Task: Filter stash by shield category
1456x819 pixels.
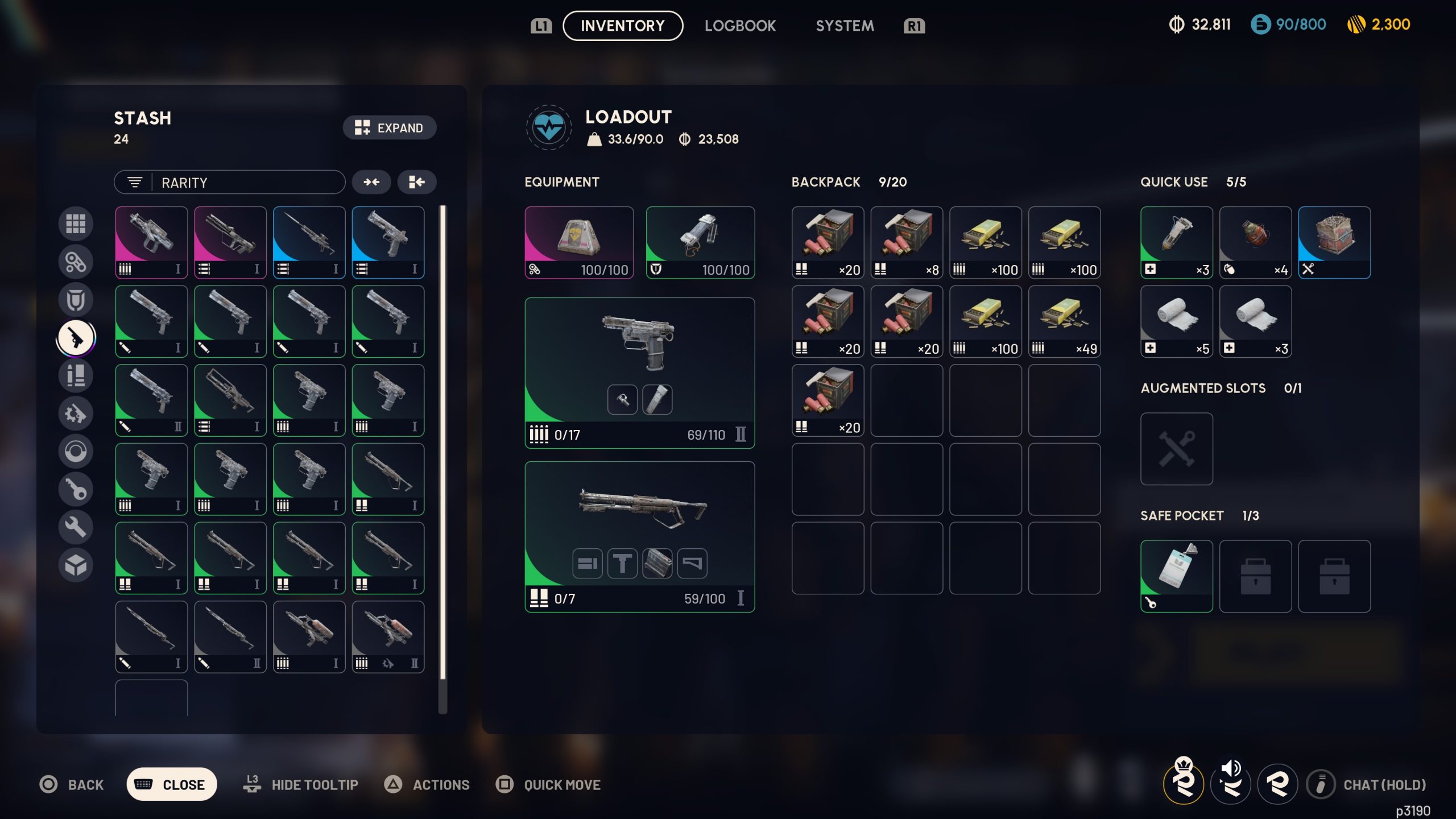Action: pos(76,300)
